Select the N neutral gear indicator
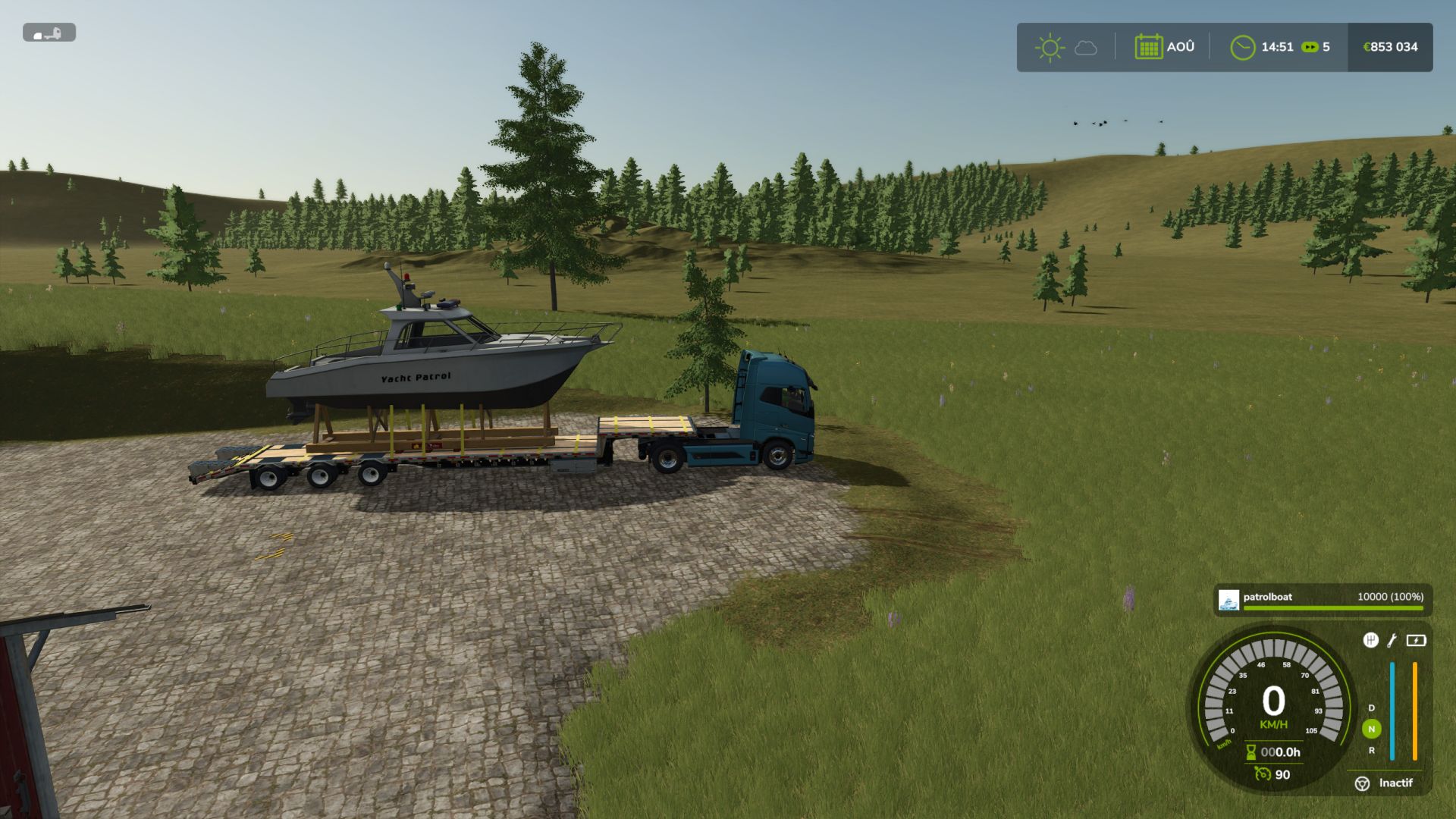 pyautogui.click(x=1371, y=729)
